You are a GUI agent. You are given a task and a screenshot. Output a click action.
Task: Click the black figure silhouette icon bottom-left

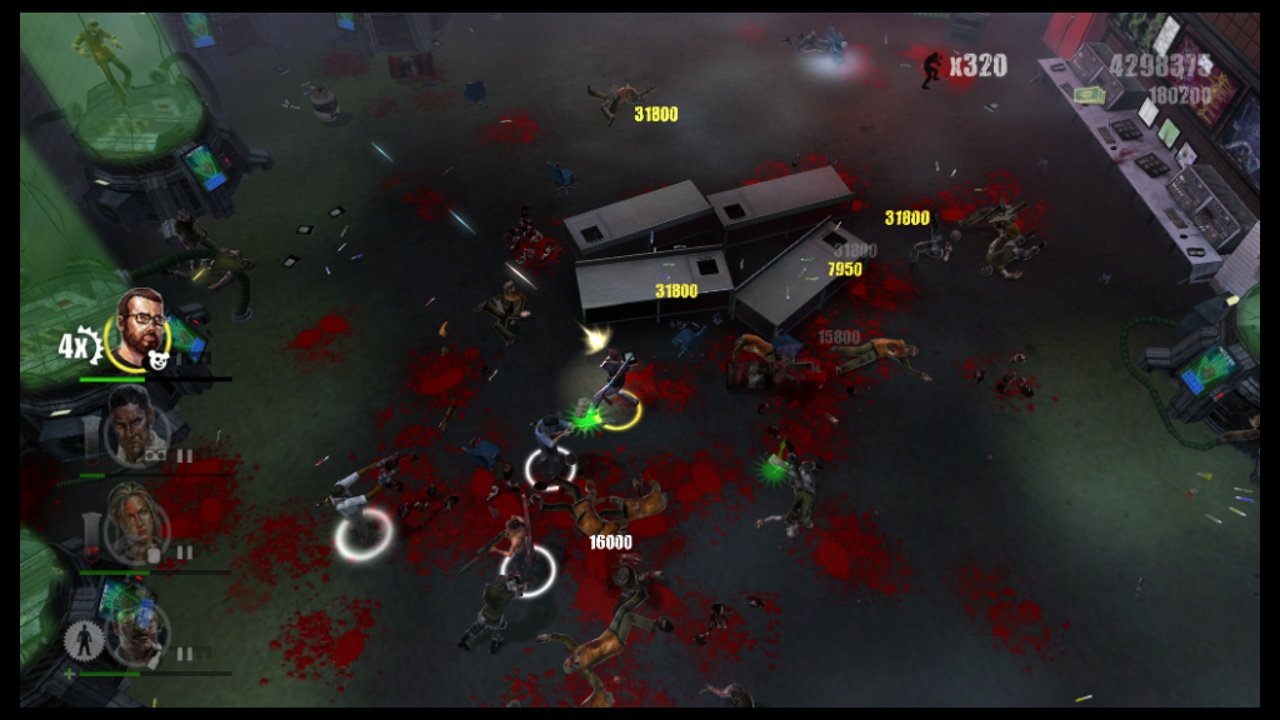(x=84, y=641)
